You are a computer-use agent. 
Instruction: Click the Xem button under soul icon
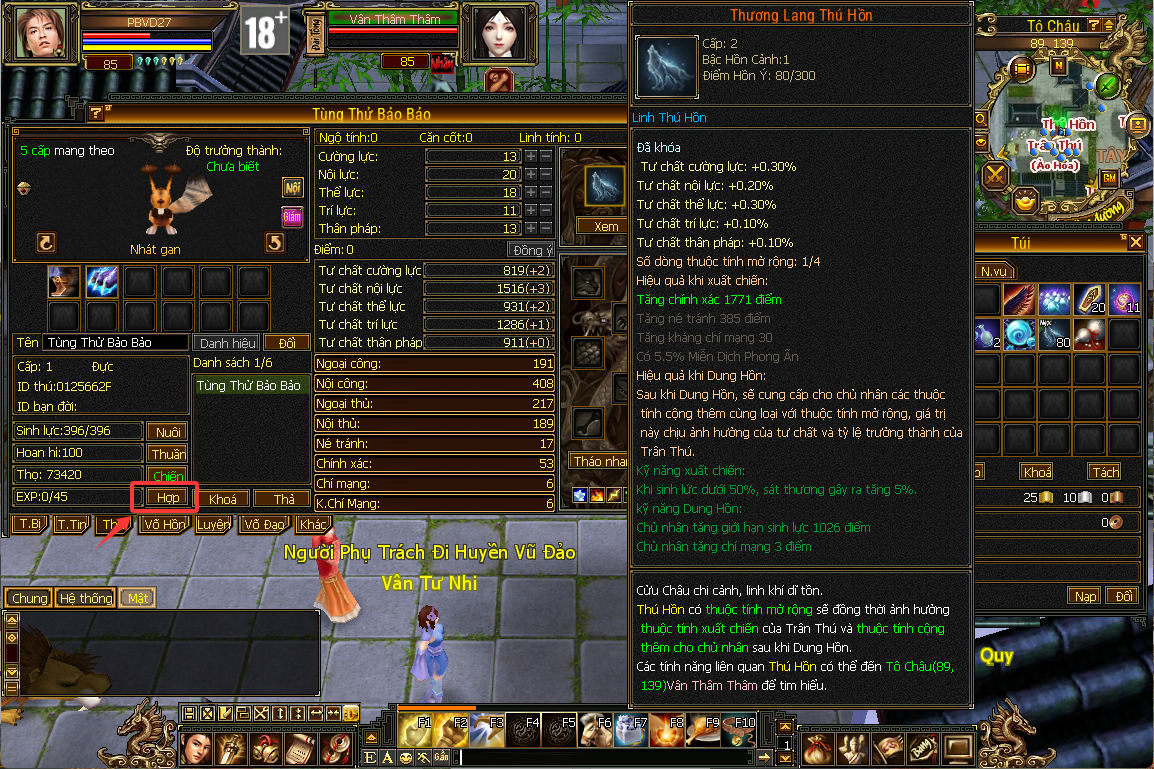(x=606, y=226)
